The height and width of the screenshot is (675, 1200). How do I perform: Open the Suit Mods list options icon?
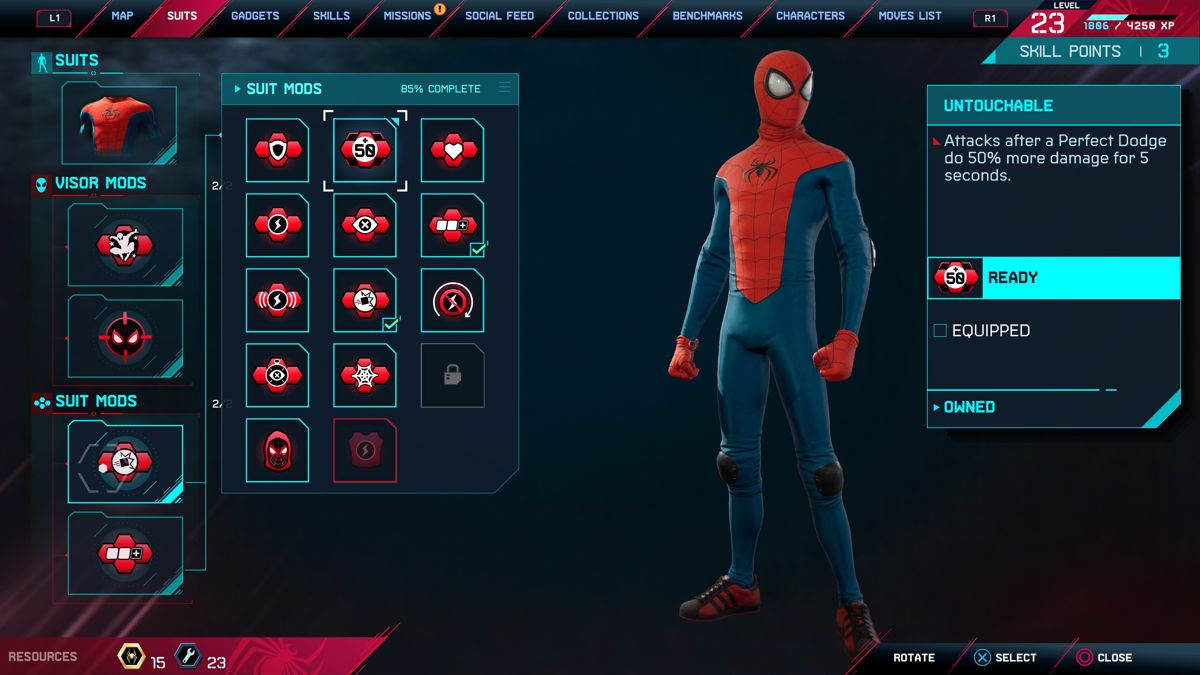[x=504, y=88]
